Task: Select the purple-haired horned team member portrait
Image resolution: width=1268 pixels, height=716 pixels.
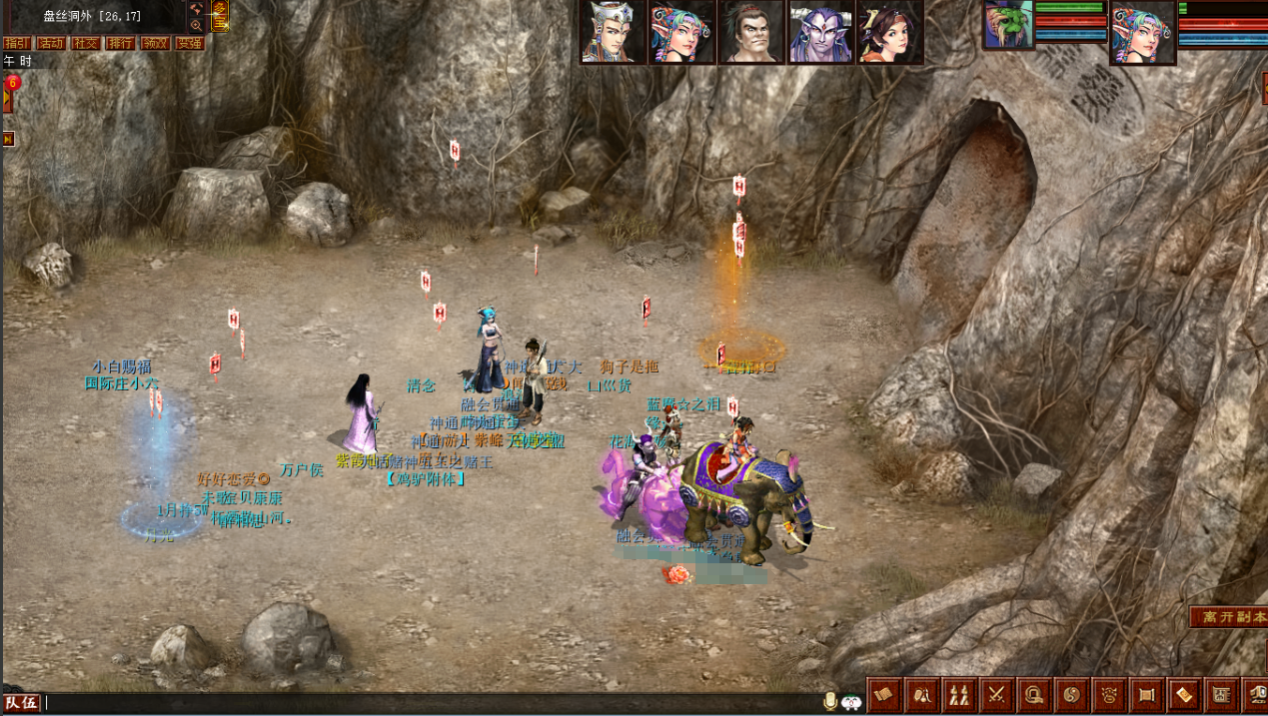Action: (820, 32)
